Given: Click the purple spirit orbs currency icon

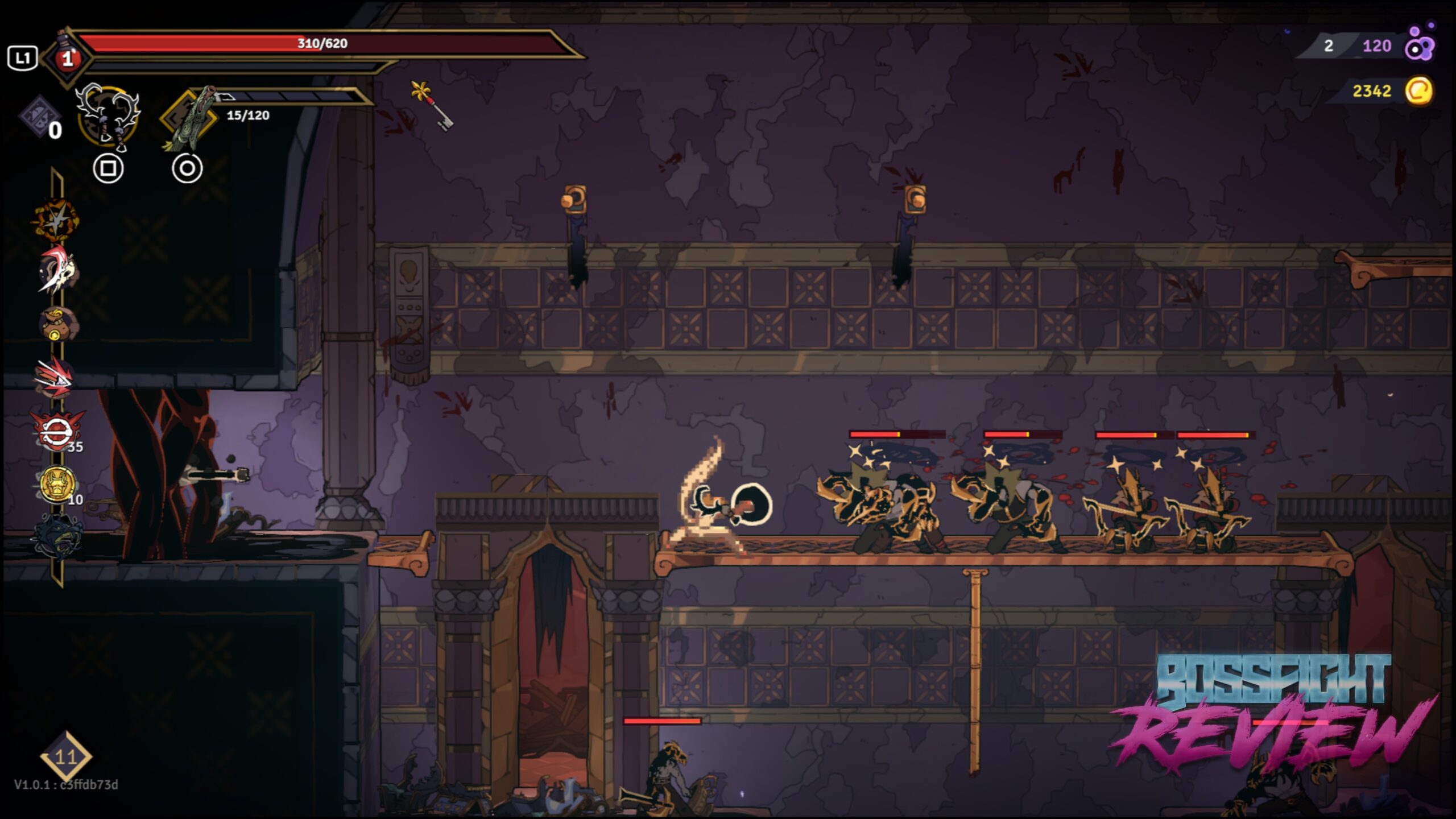Looking at the screenshot, I should 1420,44.
